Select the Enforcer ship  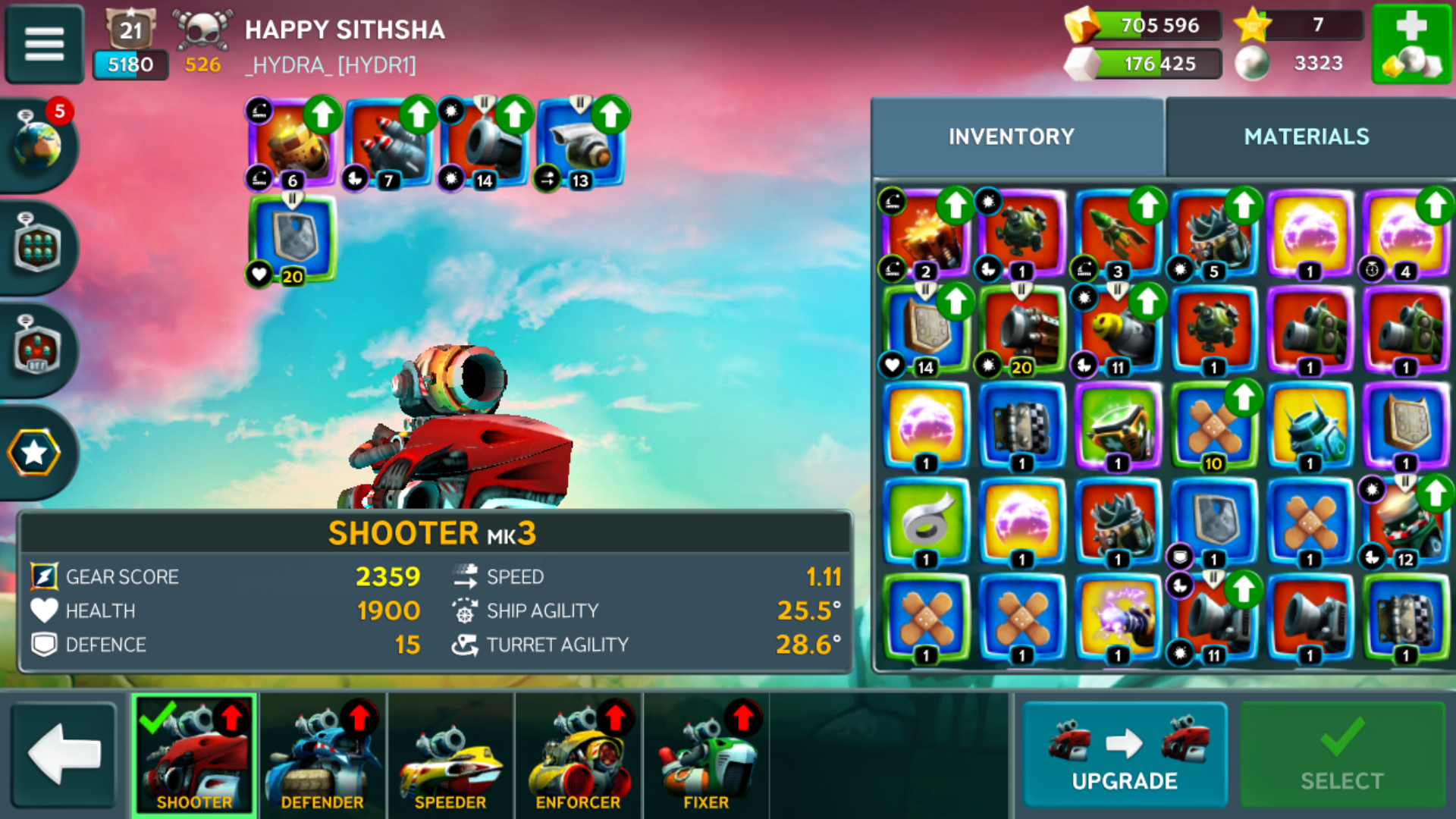pyautogui.click(x=578, y=756)
